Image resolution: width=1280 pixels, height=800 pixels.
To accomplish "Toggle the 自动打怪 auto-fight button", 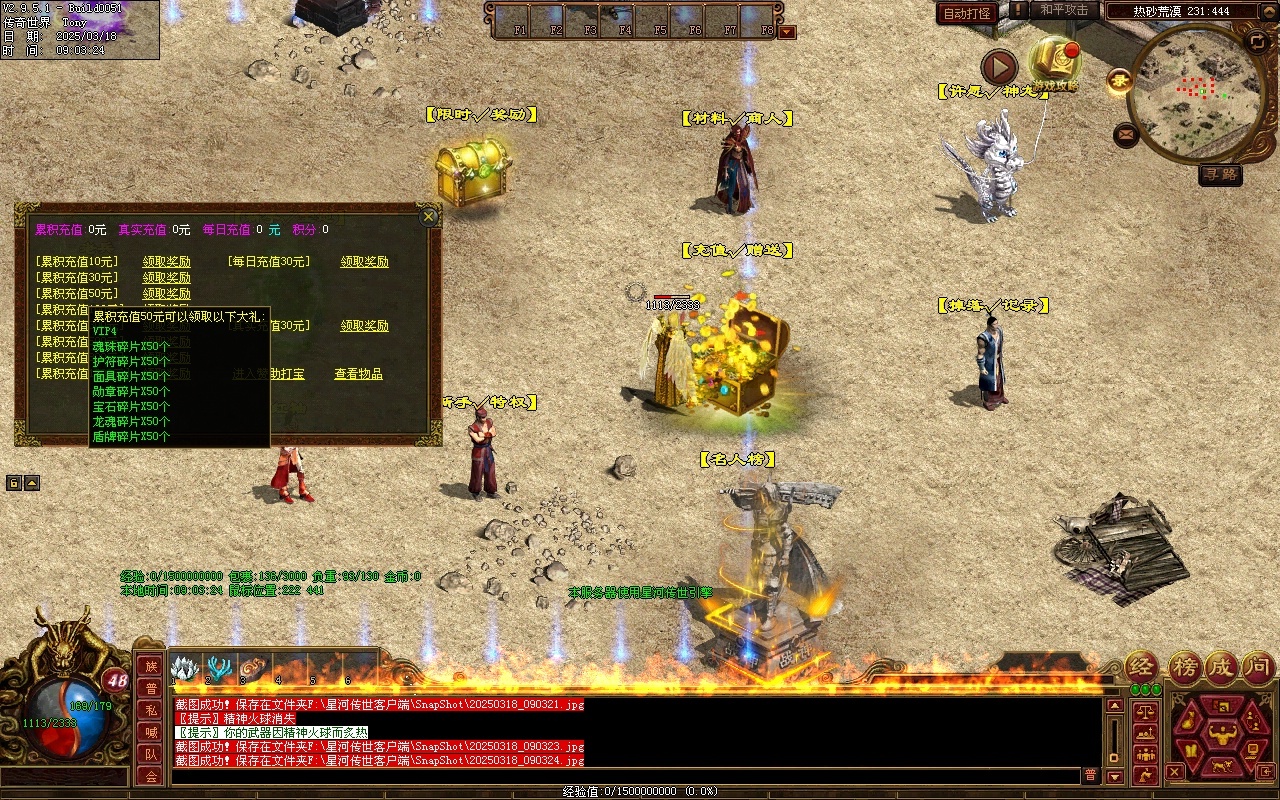I will (x=968, y=13).
